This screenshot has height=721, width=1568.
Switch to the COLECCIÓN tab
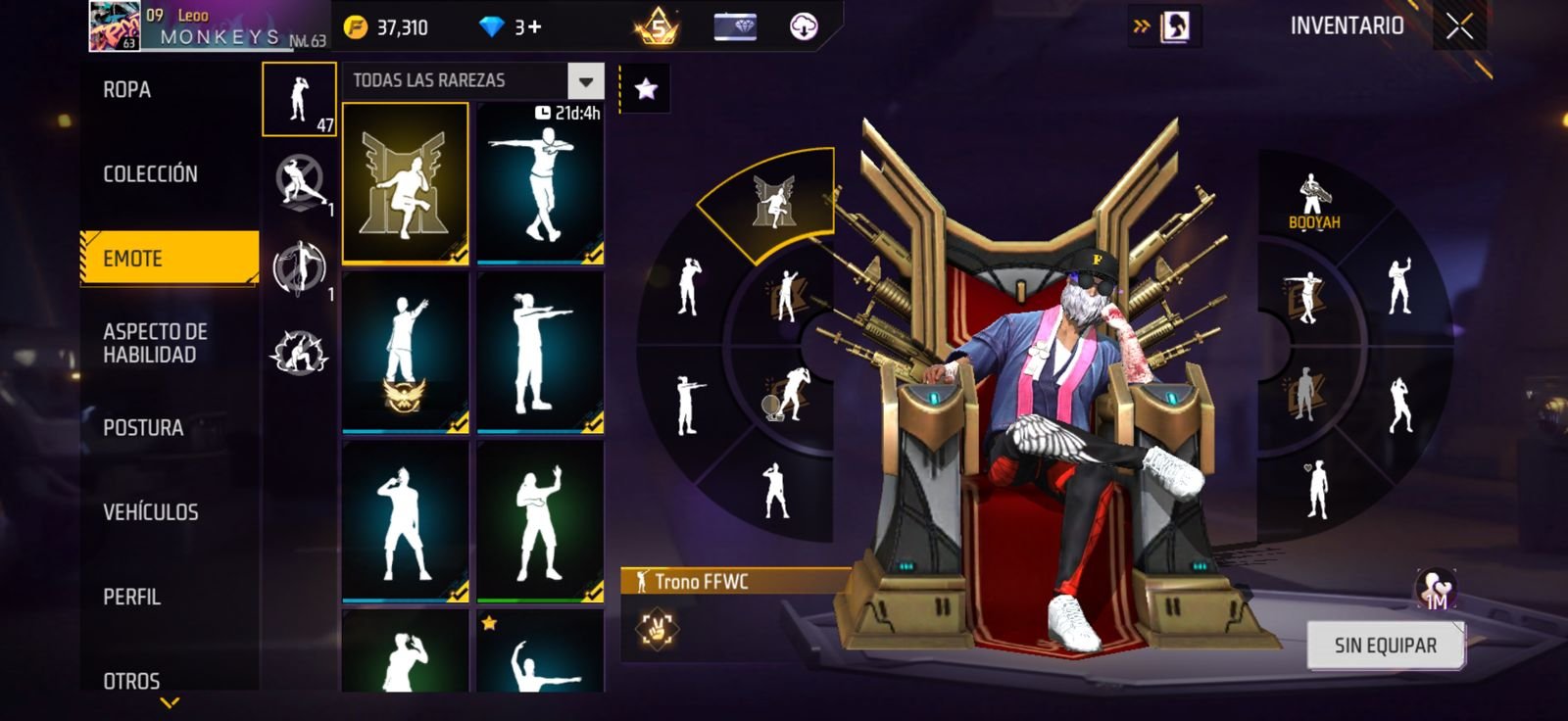pos(148,173)
